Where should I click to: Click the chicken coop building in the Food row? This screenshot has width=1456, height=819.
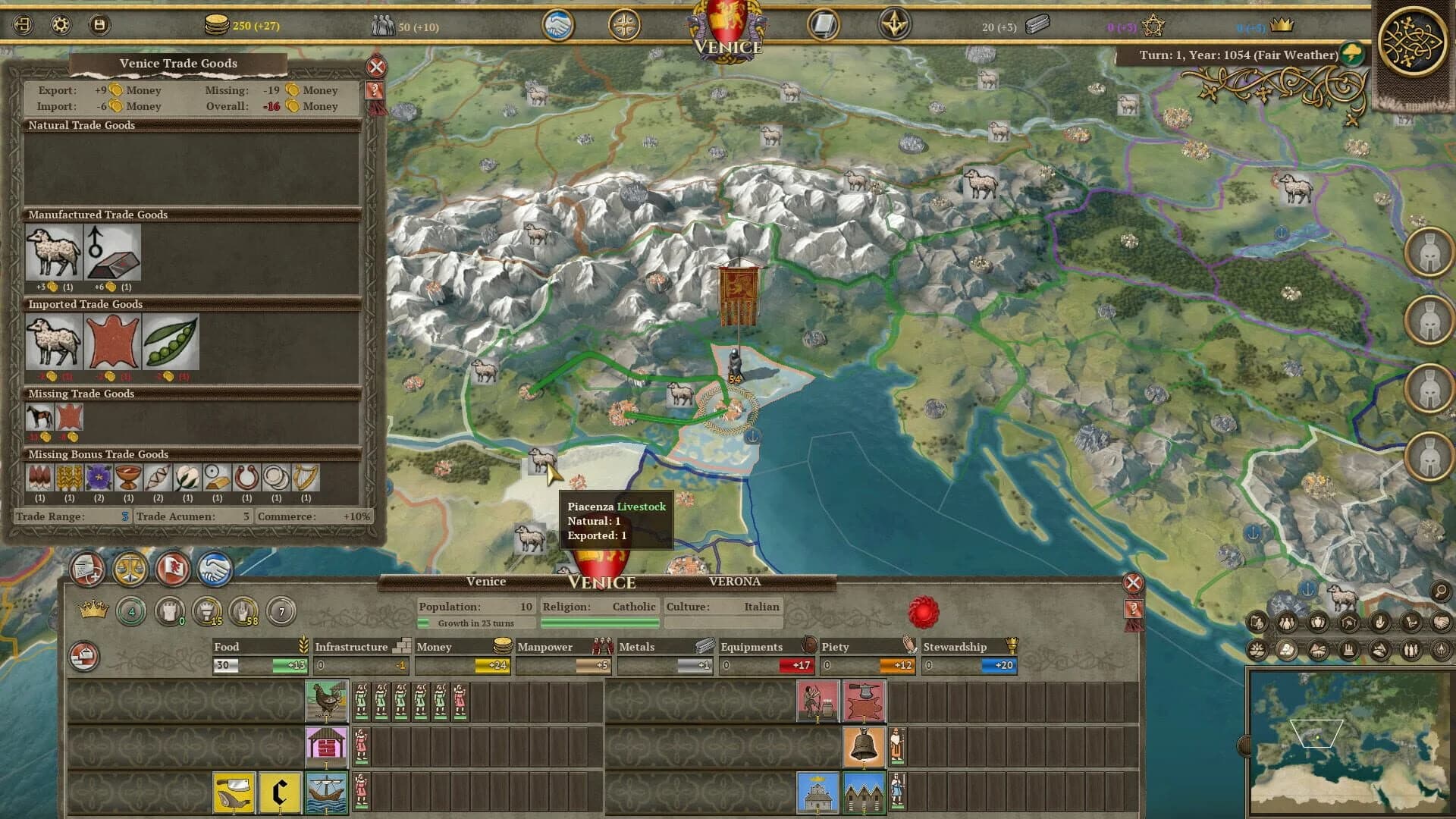pyautogui.click(x=328, y=702)
